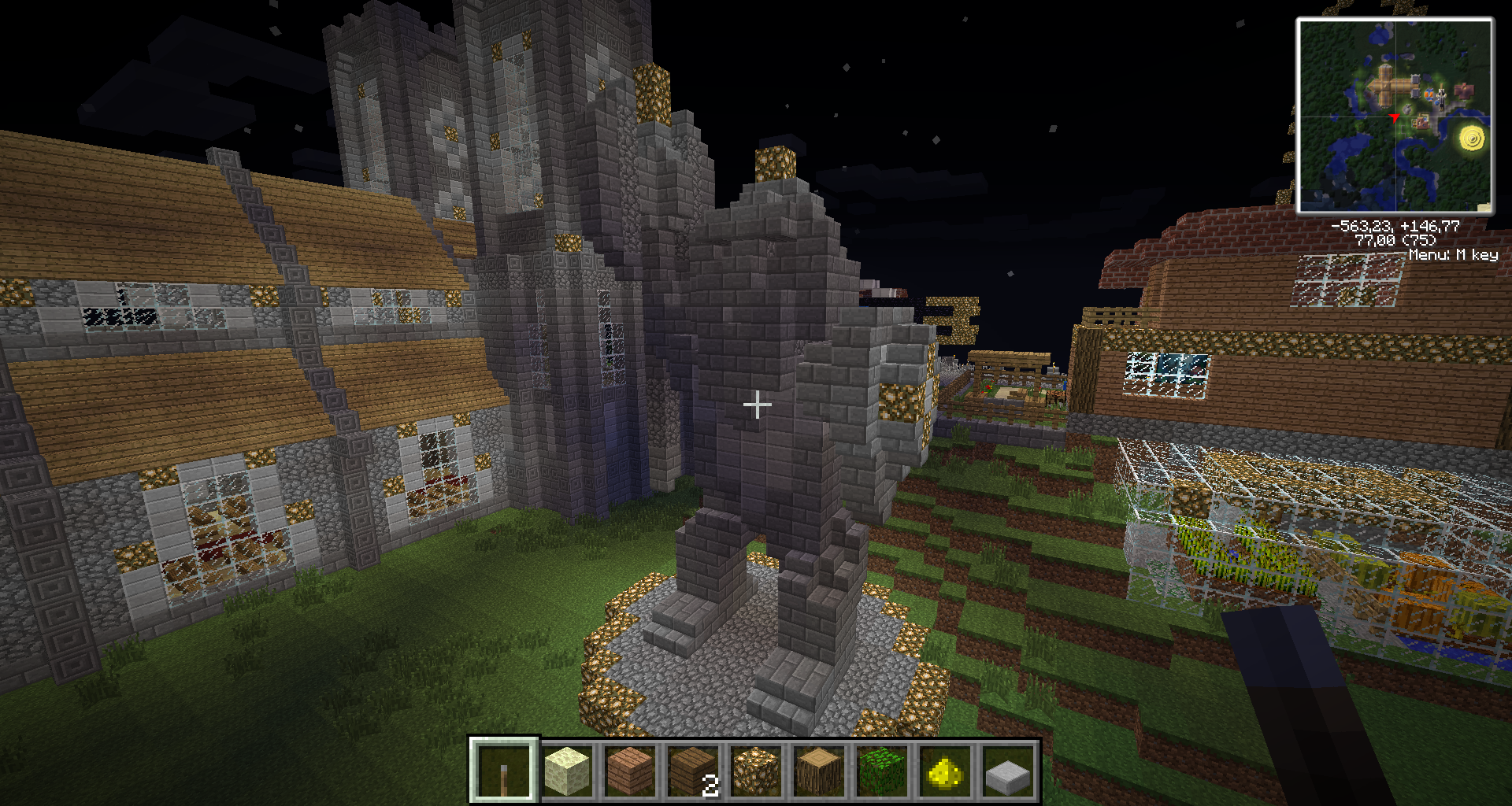Screen dimensions: 1512x806
Task: Select the lever slot in the hotbar
Action: (504, 770)
